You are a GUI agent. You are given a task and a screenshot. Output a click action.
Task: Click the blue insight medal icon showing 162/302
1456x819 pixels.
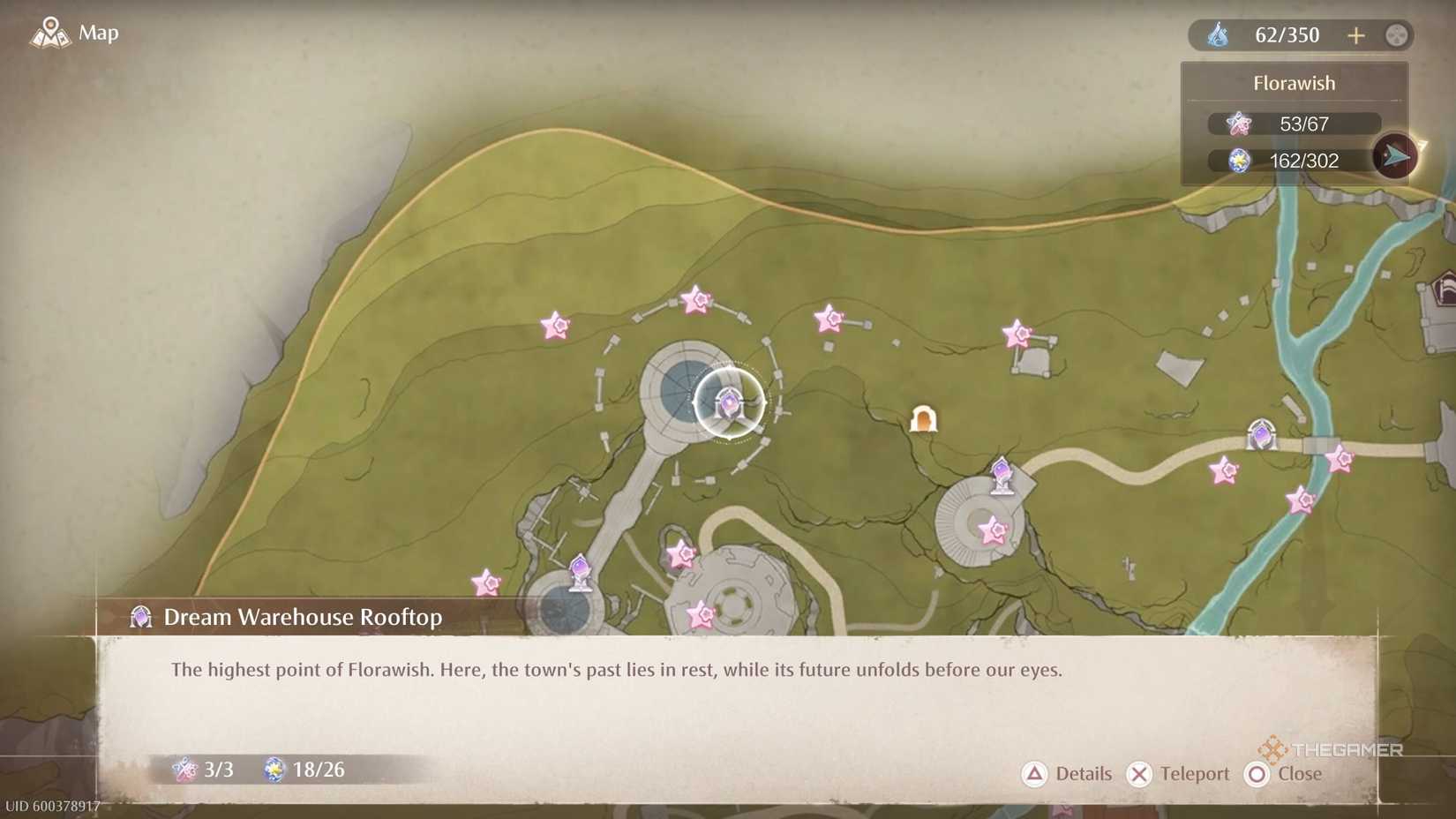point(1241,161)
